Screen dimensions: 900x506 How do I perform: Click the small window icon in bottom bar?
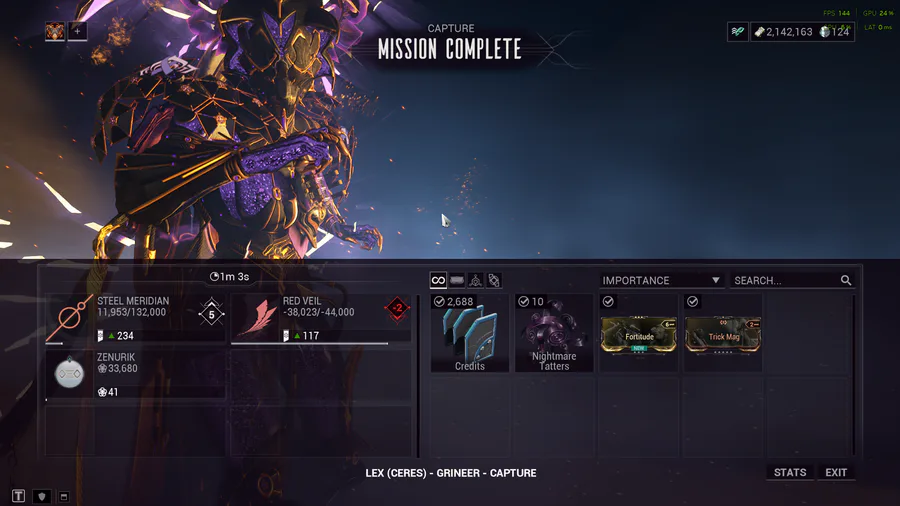63,496
